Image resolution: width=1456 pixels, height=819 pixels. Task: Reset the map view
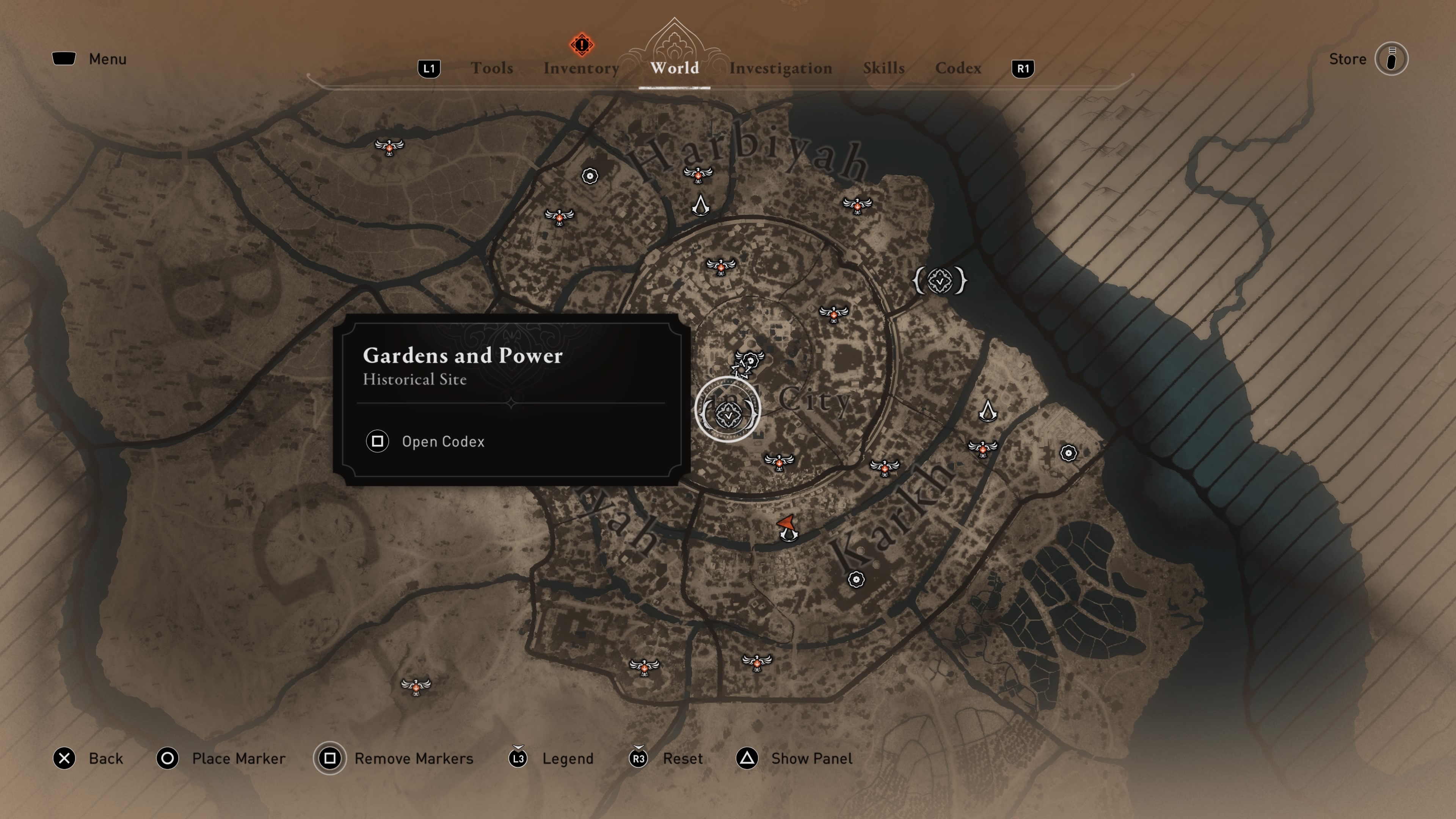(682, 758)
